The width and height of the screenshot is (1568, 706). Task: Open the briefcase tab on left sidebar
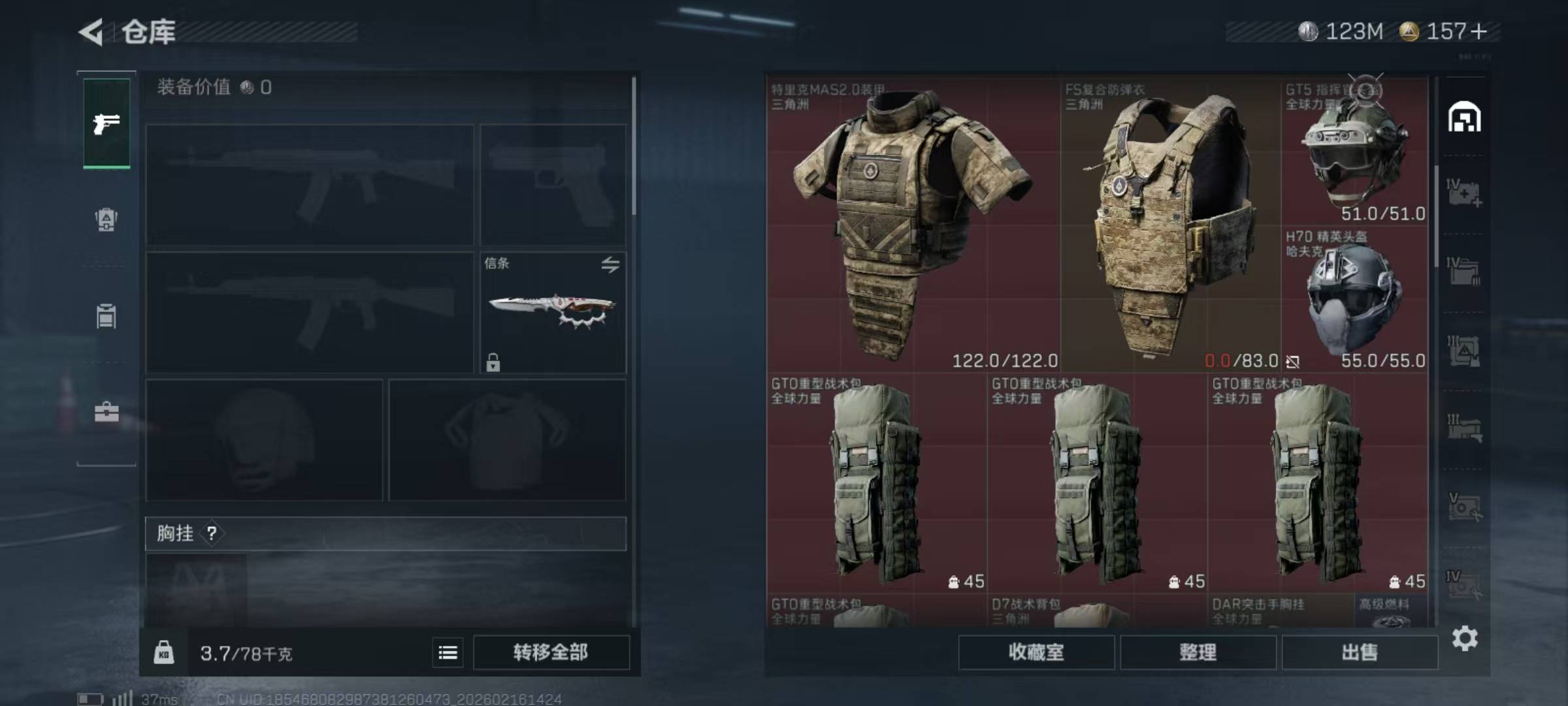pyautogui.click(x=106, y=412)
